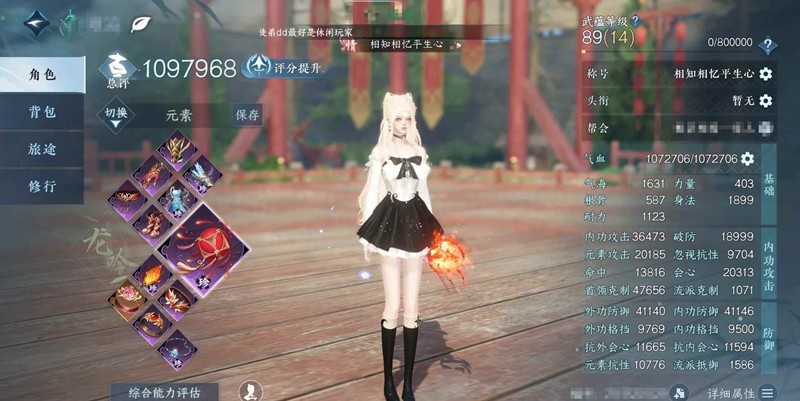
Task: Click the round character silhouette button
Action: point(252,392)
